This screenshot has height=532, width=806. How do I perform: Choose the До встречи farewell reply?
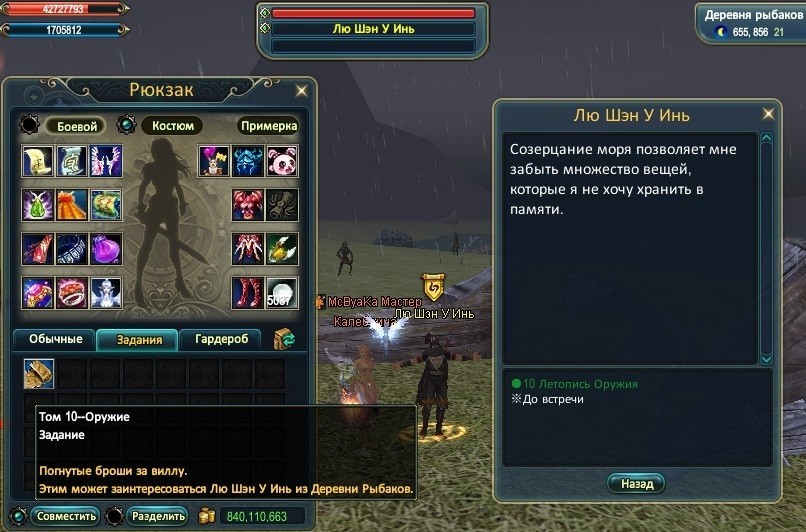(x=552, y=399)
